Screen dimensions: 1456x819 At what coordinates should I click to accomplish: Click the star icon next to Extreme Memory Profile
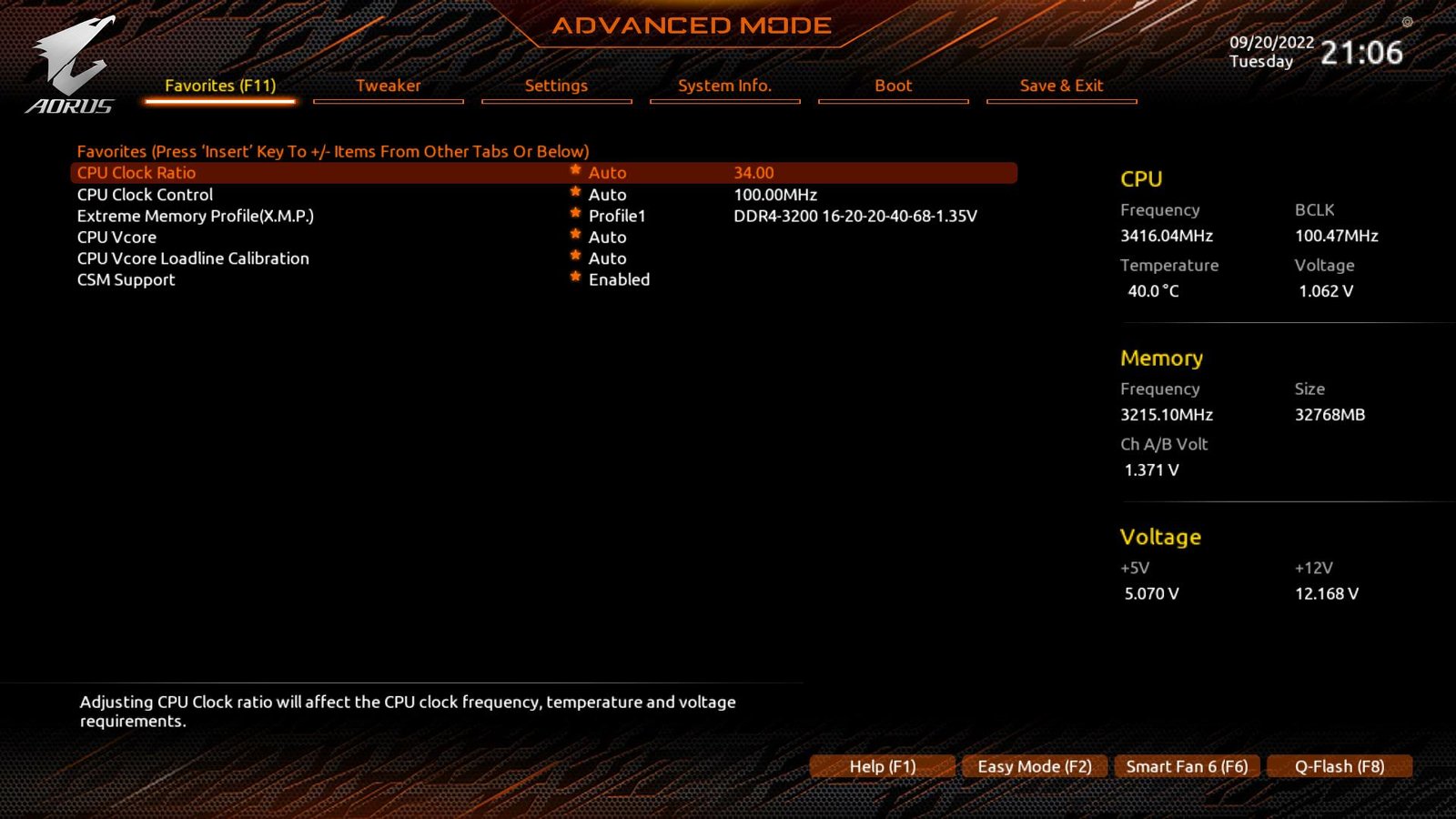point(575,216)
